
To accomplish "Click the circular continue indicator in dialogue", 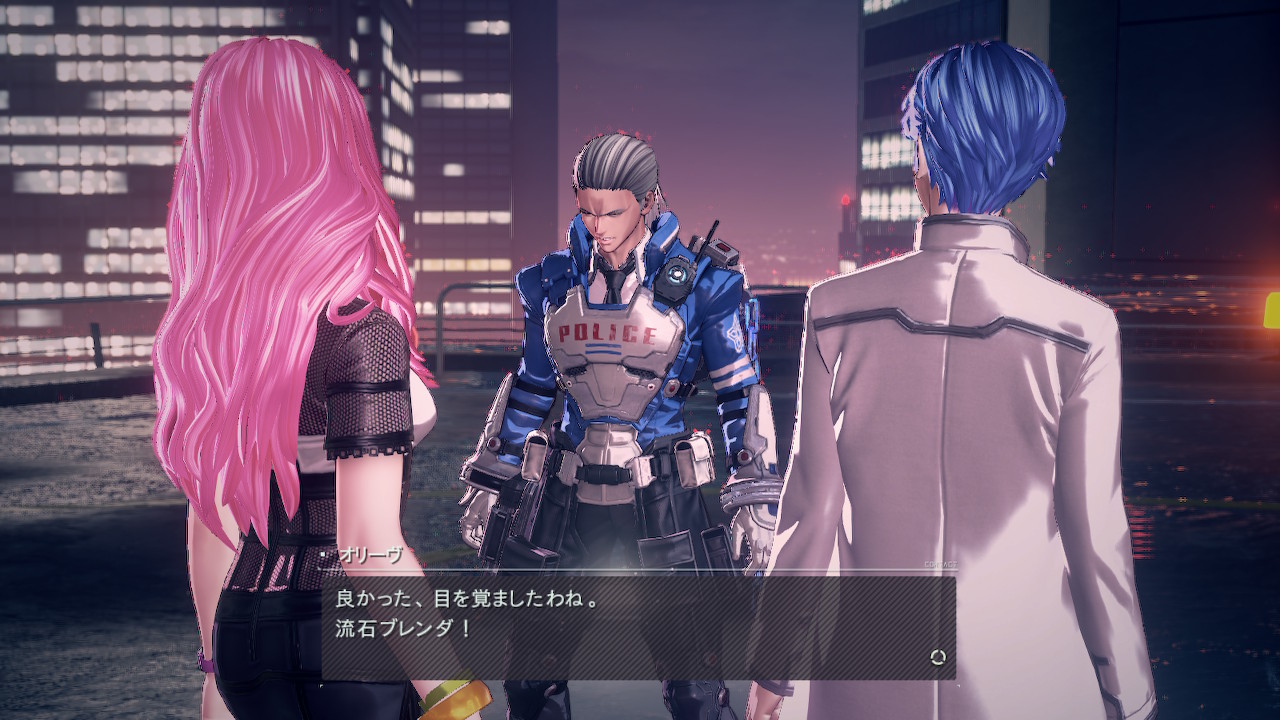I will (x=937, y=657).
